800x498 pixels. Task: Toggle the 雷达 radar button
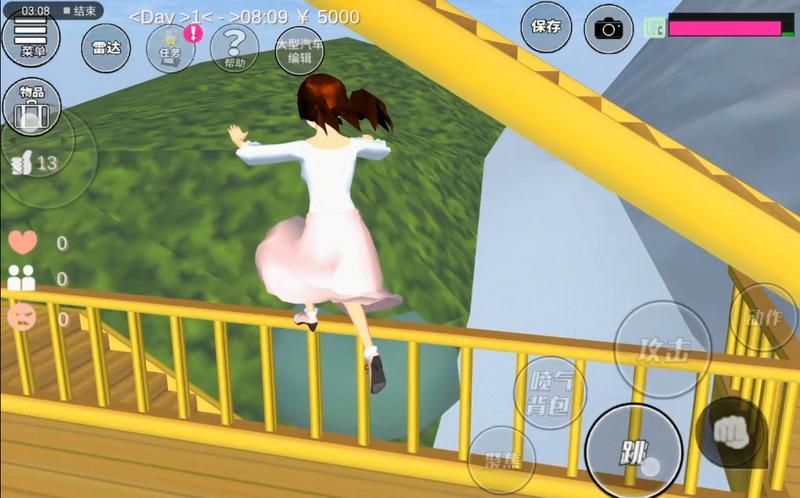[105, 48]
